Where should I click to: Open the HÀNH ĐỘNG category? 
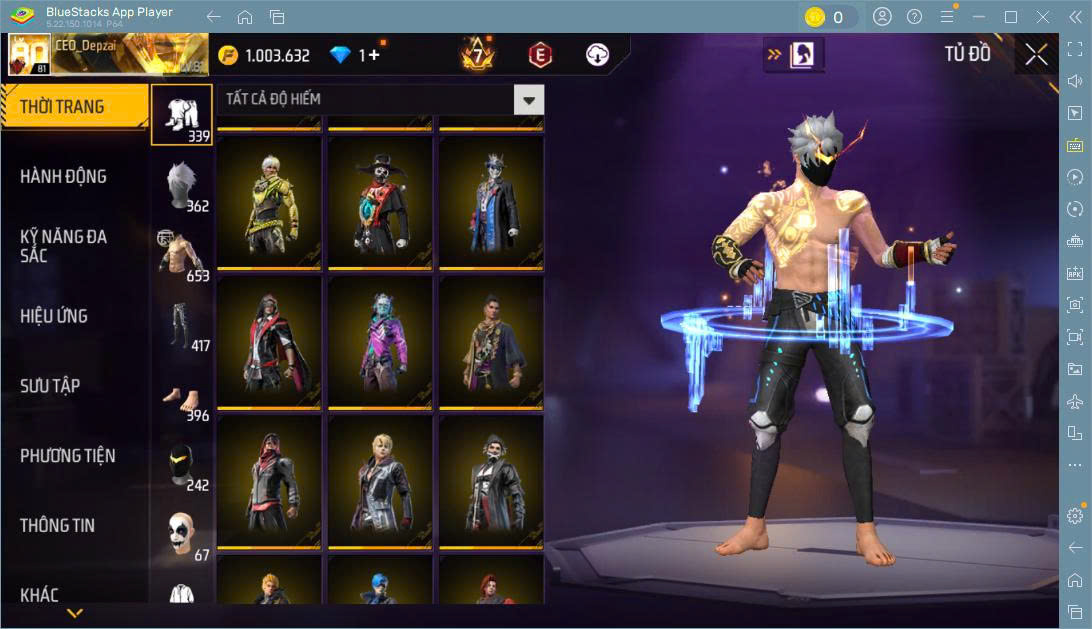[63, 177]
